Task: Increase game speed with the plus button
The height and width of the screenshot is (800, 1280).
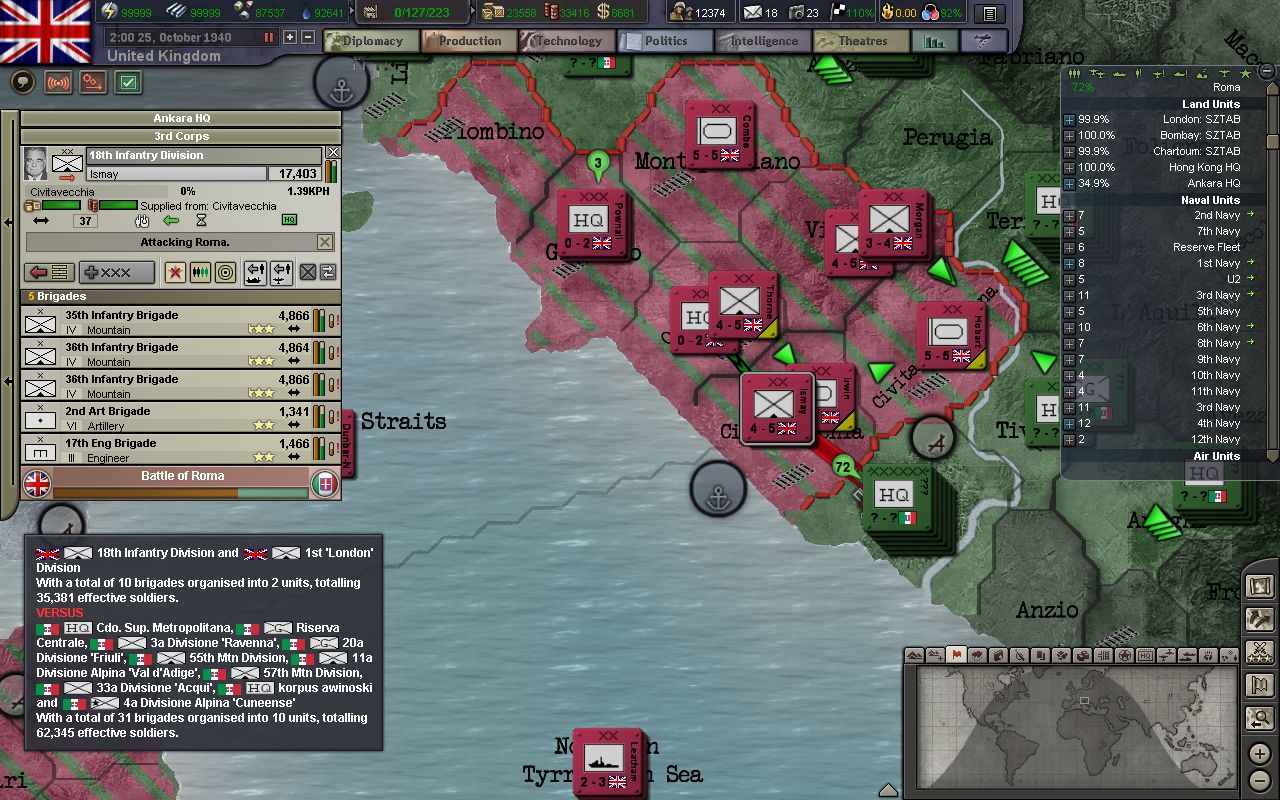Action: pos(290,37)
